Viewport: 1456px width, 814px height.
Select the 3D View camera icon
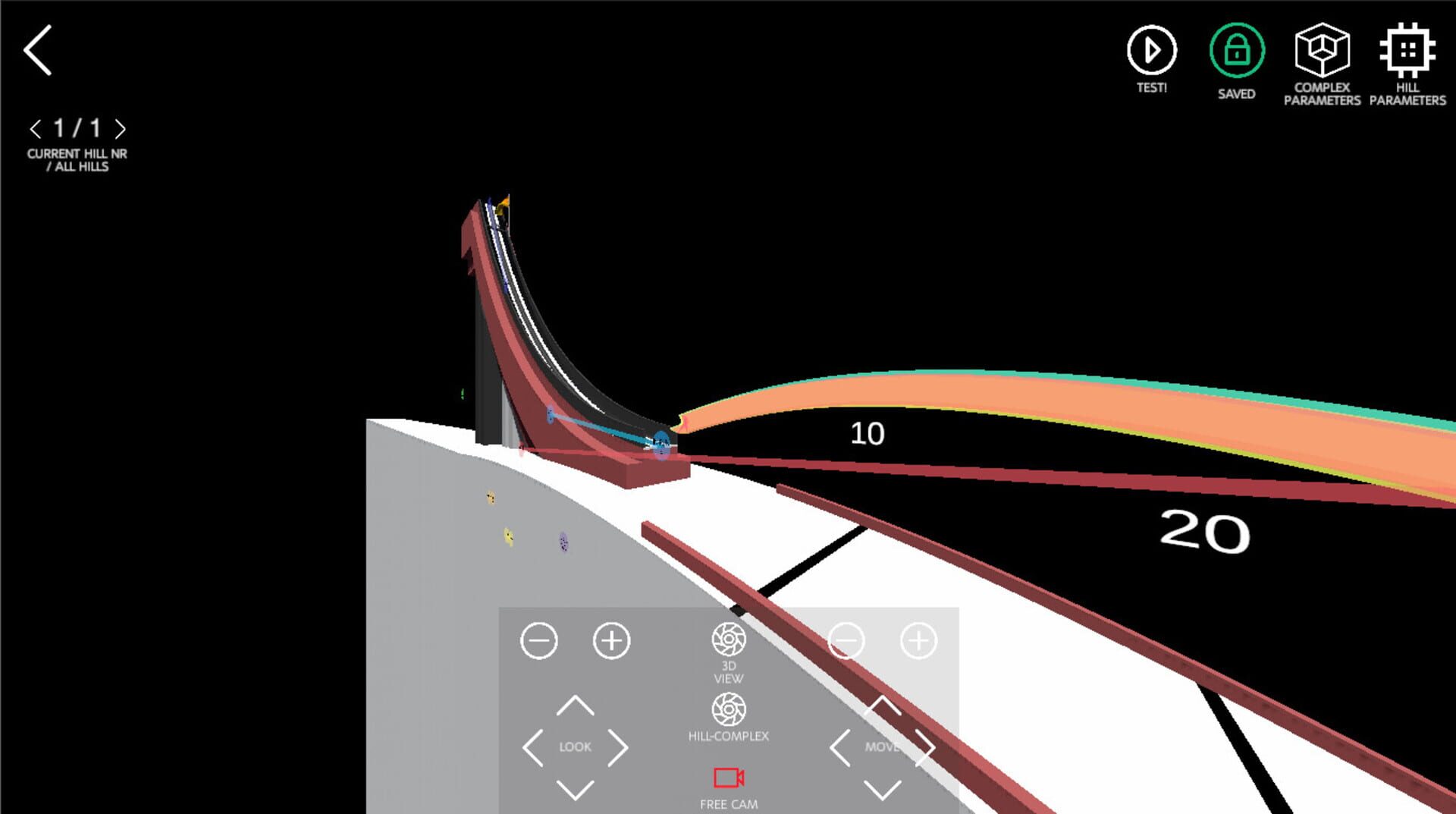pyautogui.click(x=728, y=640)
